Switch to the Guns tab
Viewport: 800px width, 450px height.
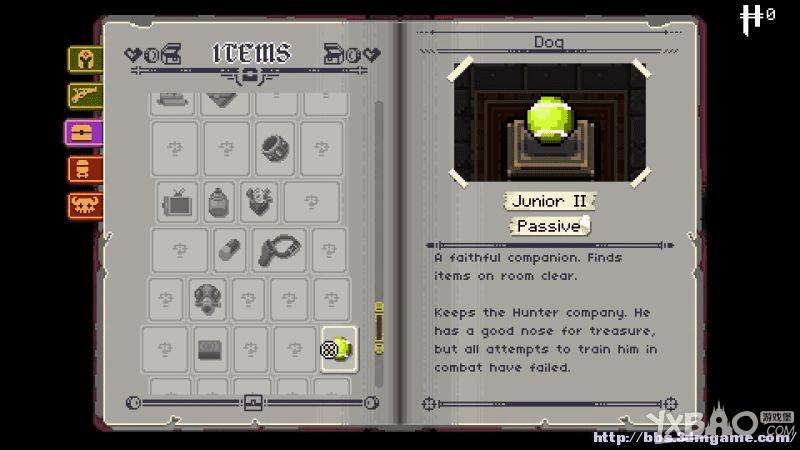pyautogui.click(x=85, y=95)
